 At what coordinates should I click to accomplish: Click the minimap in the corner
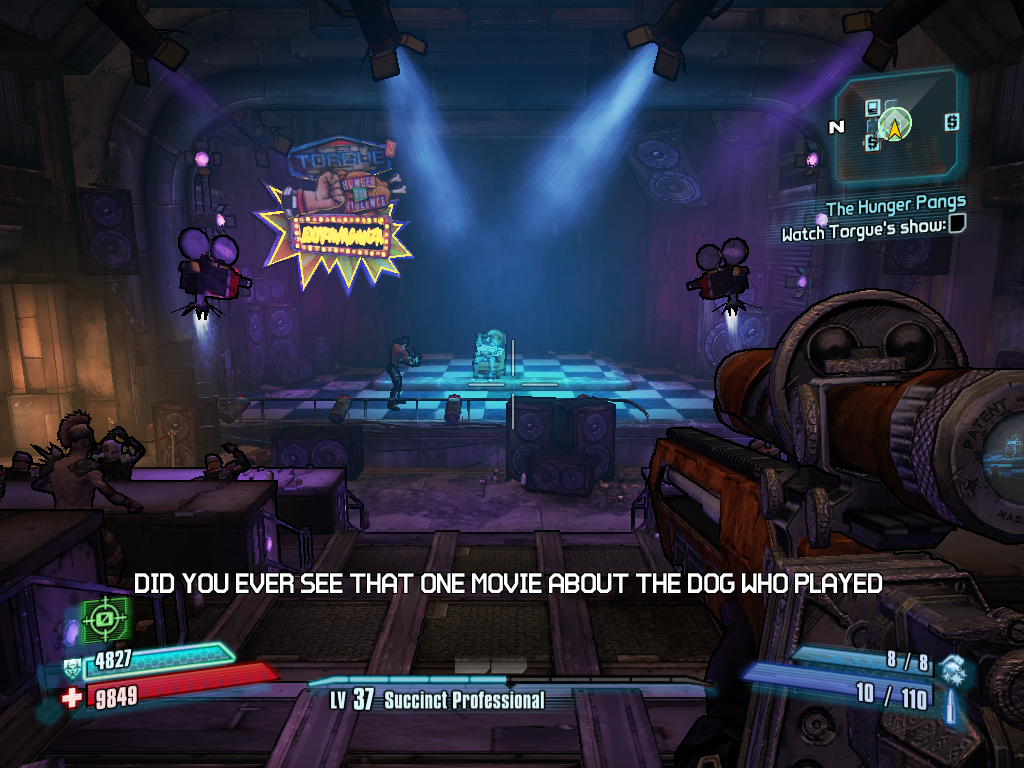click(897, 126)
